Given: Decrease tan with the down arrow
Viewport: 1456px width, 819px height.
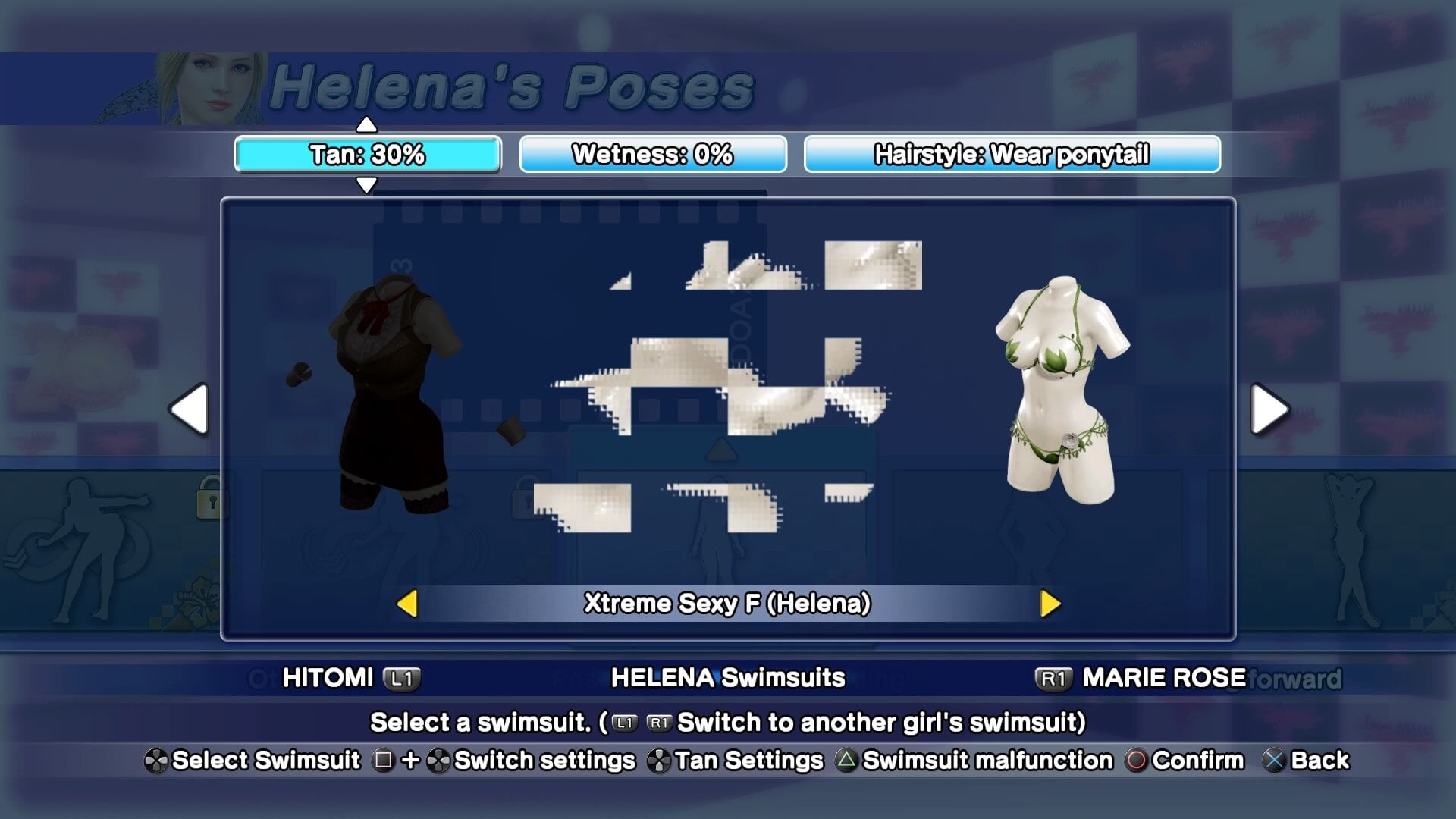Looking at the screenshot, I should point(366,185).
